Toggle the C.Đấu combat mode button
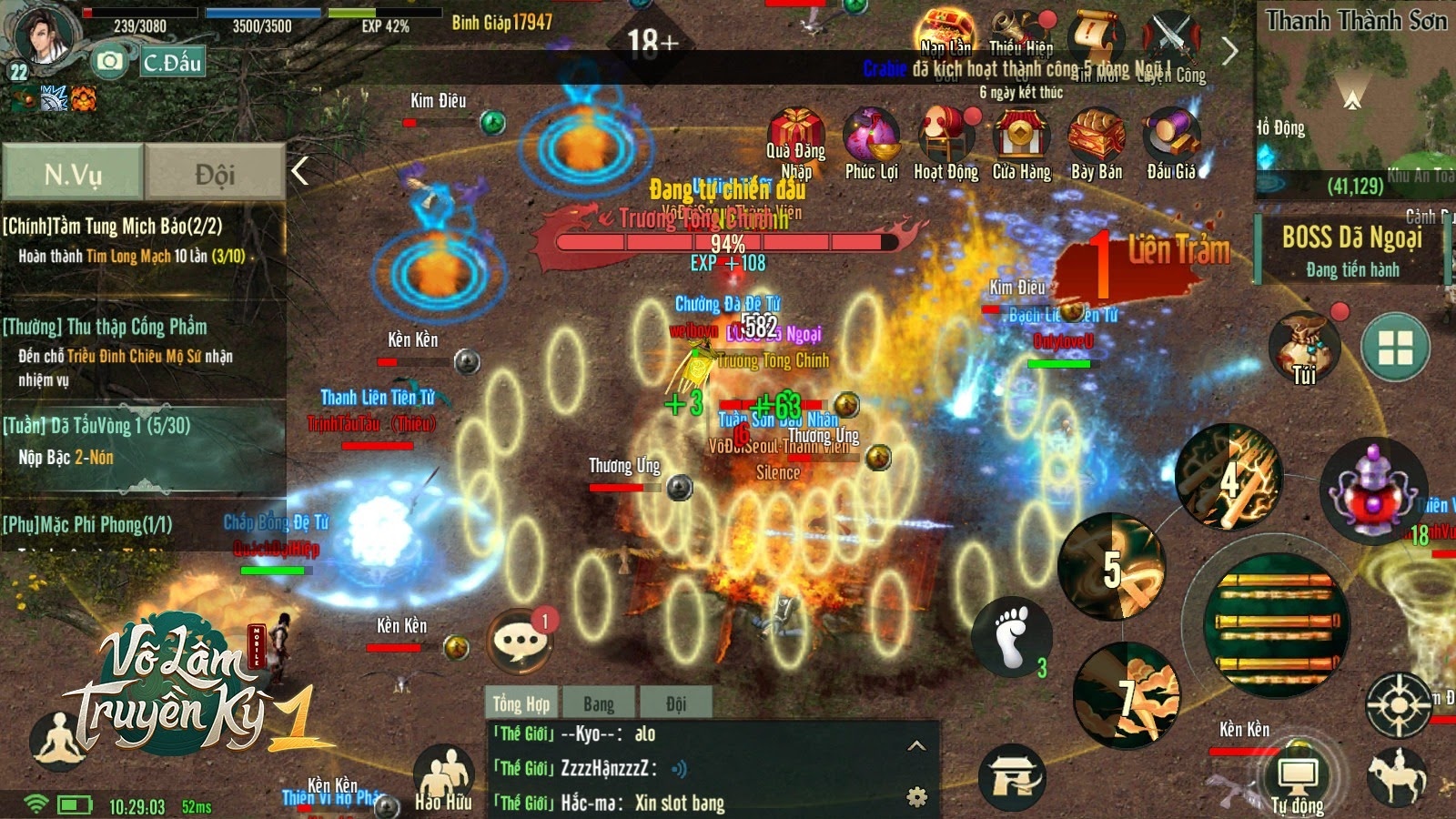The height and width of the screenshot is (819, 1456). 171,62
